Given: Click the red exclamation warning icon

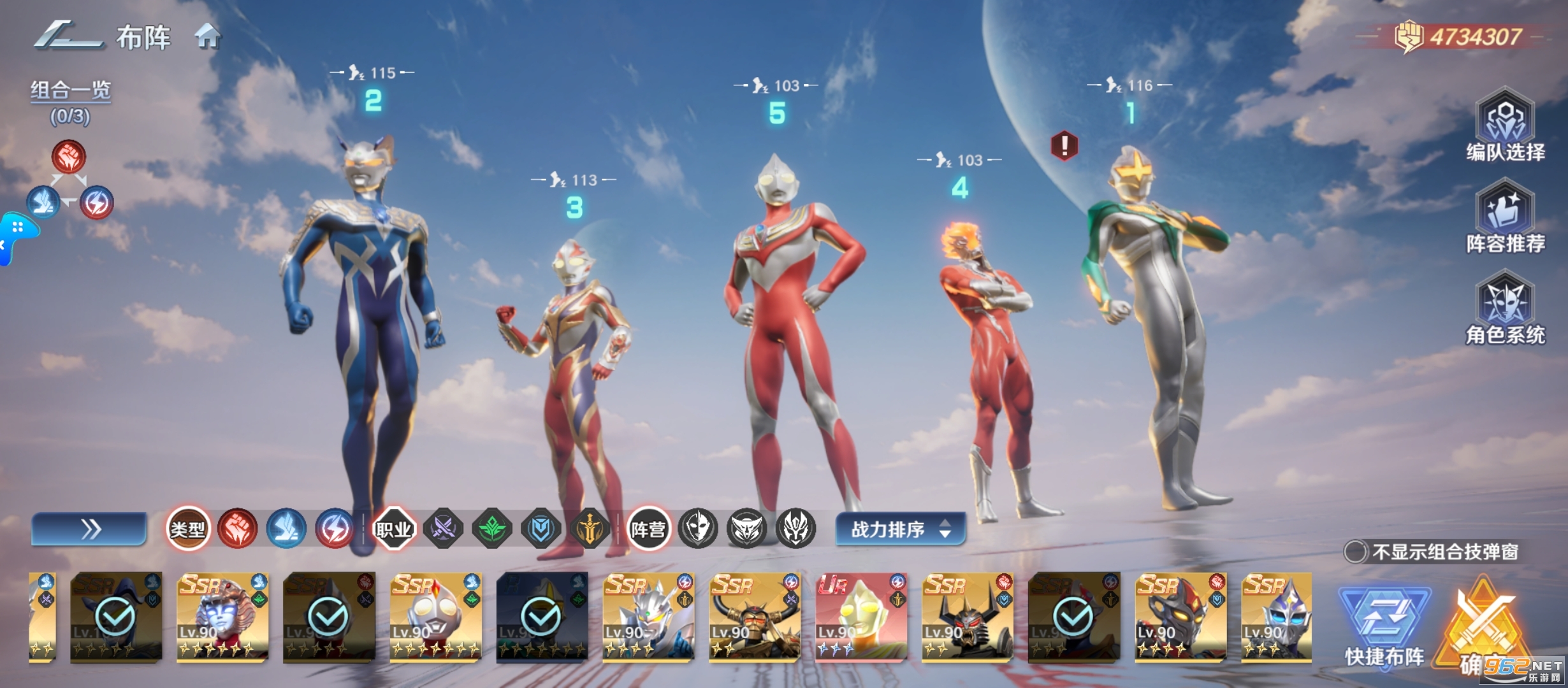Looking at the screenshot, I should [x=1064, y=145].
